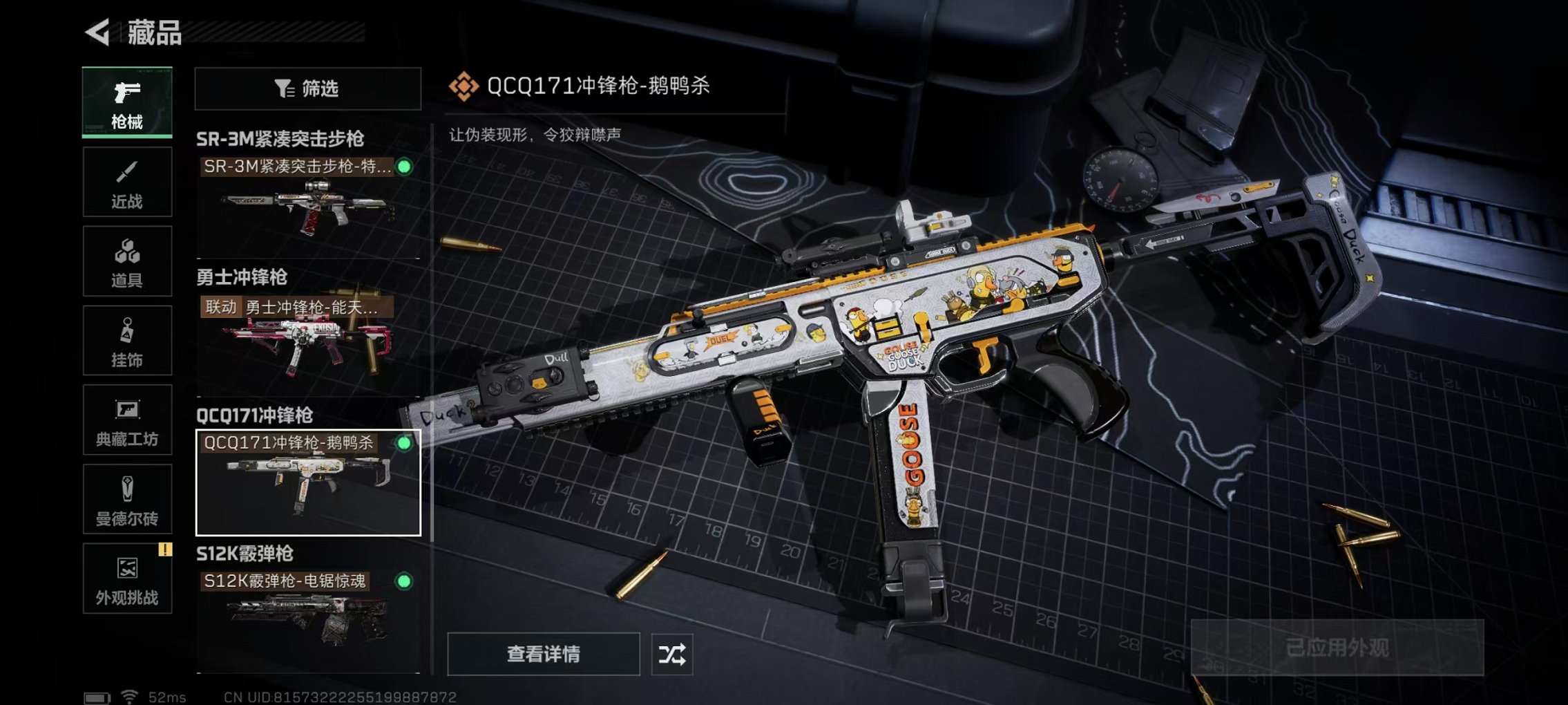
Task: Open the 典藏工坊 workshop panel
Action: tap(126, 420)
